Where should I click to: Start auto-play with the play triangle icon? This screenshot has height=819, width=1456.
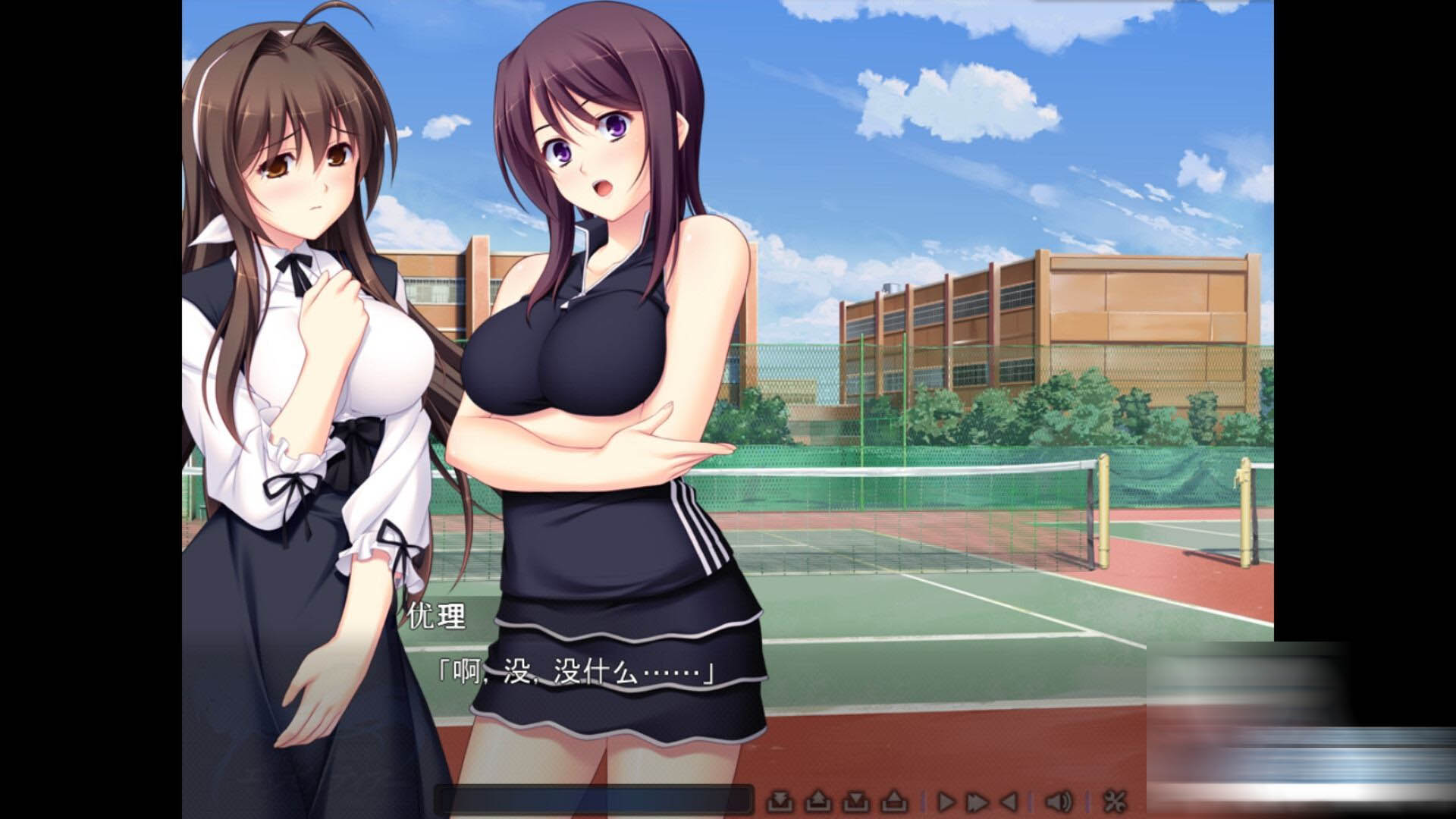(948, 802)
